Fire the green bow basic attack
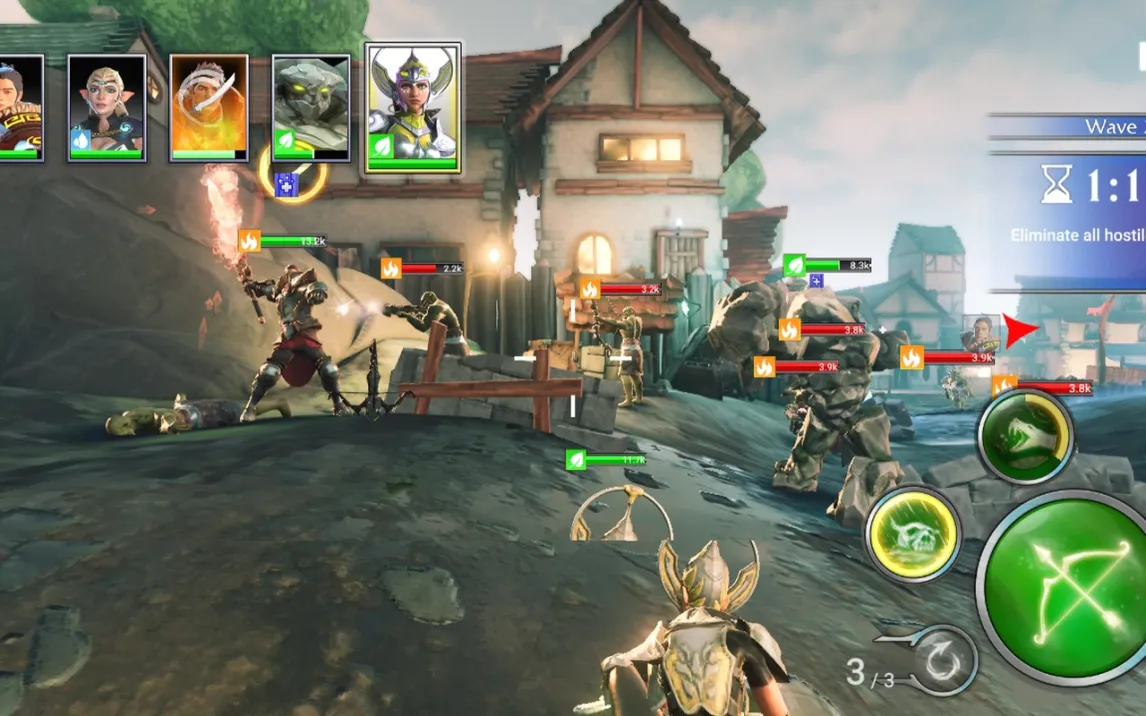 (1062, 588)
